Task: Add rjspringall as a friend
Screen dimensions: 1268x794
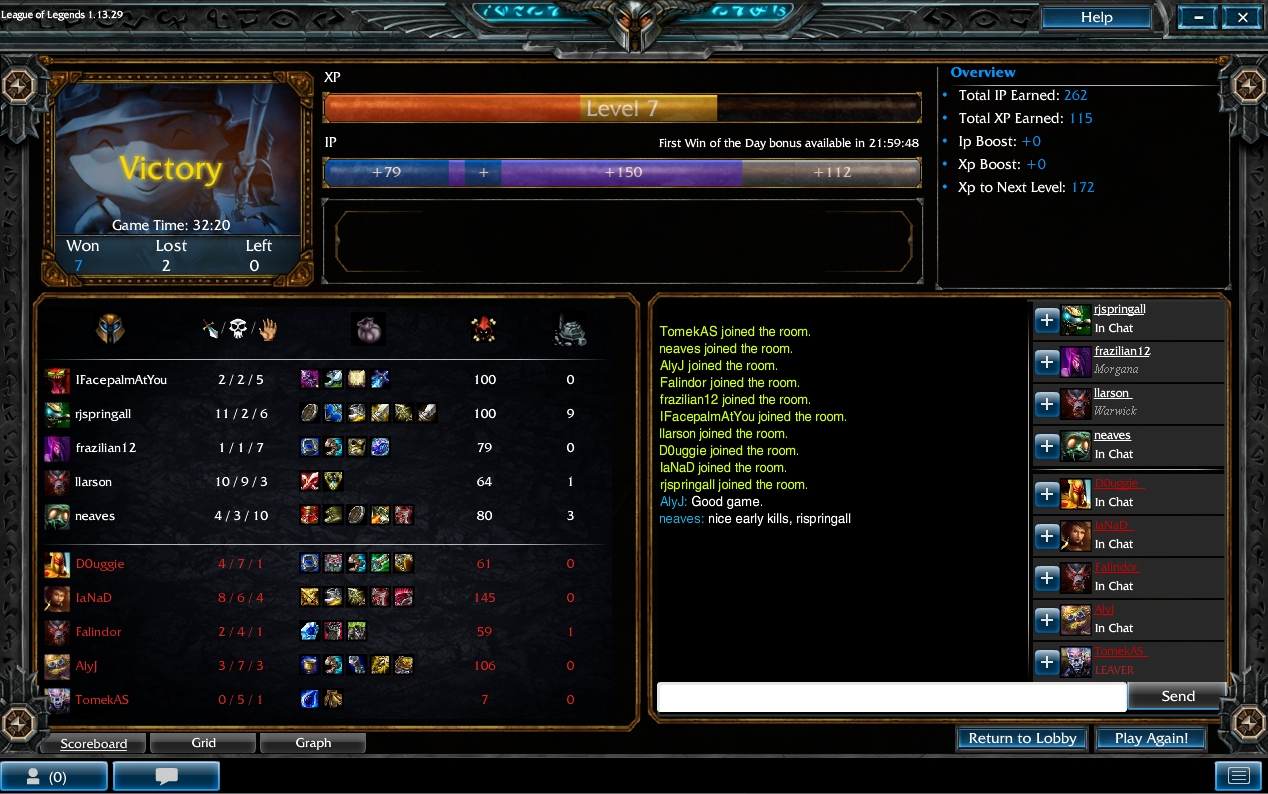Action: [x=1046, y=320]
